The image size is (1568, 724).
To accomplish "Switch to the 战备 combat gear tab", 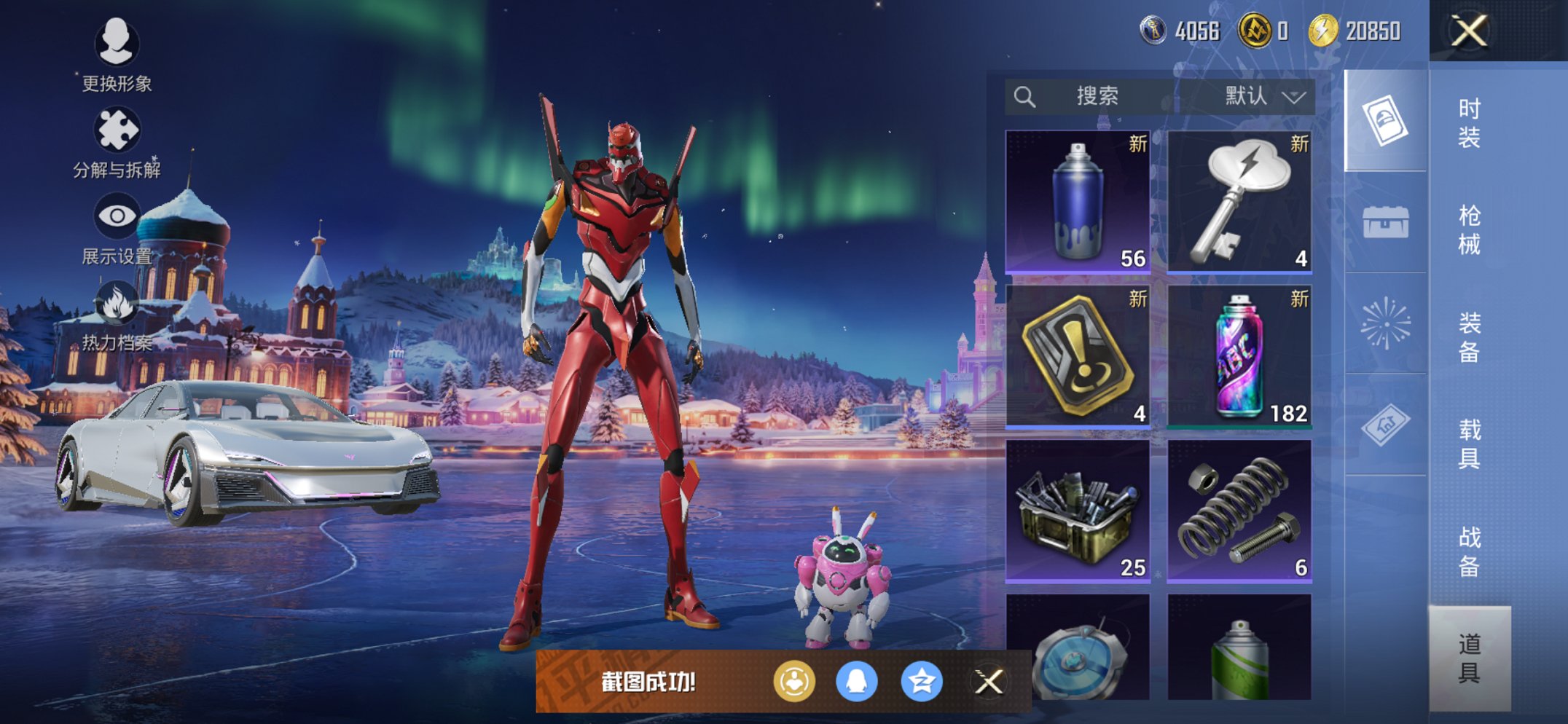I will pyautogui.click(x=1469, y=551).
